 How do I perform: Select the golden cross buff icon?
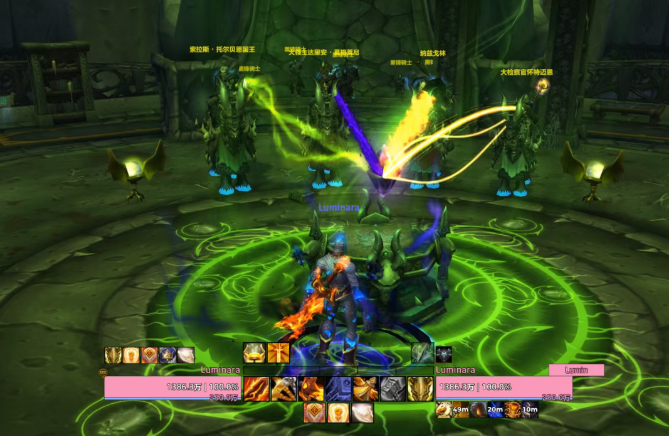click(279, 353)
